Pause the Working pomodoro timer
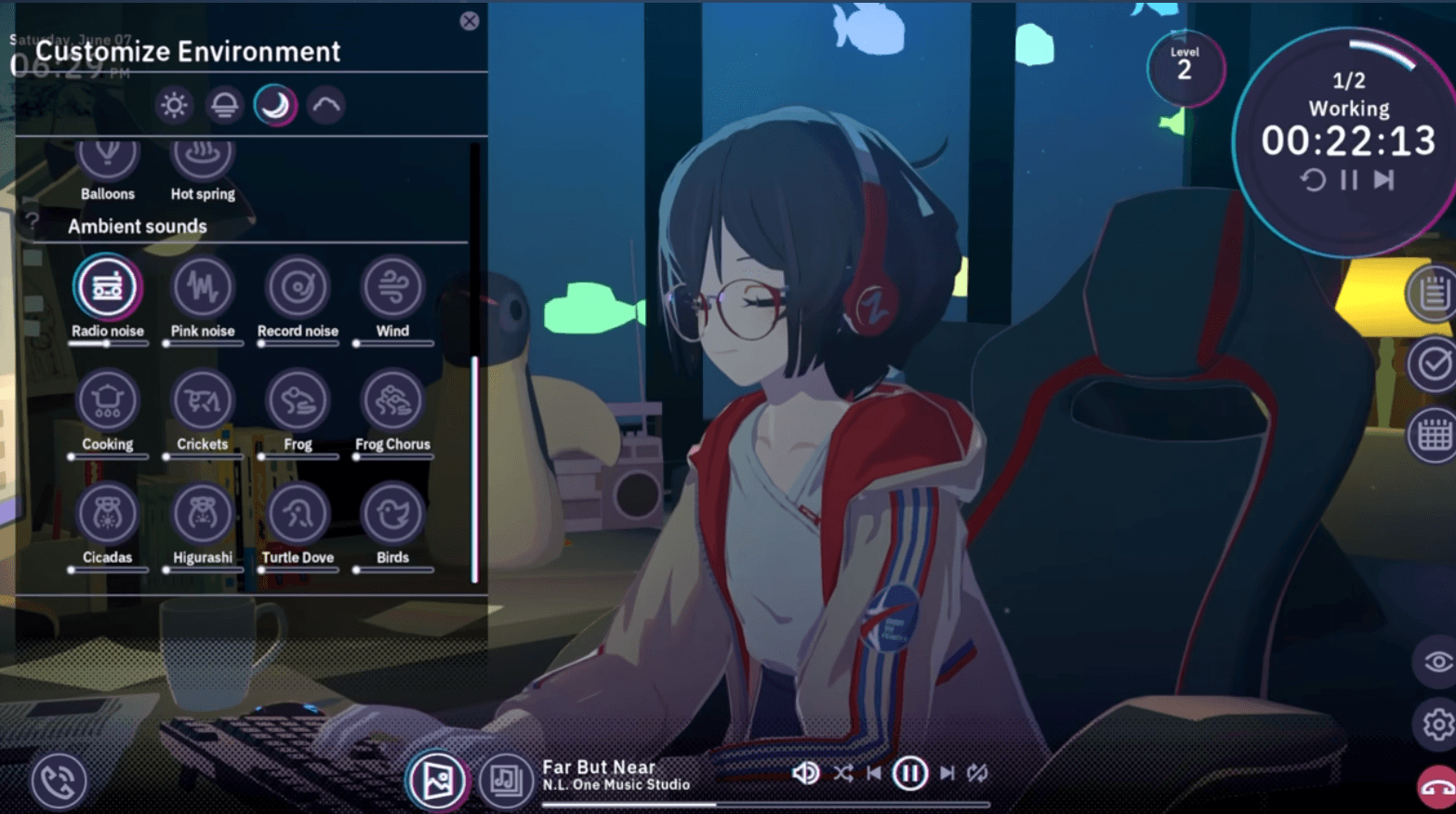The image size is (1456, 814). pos(1349,179)
